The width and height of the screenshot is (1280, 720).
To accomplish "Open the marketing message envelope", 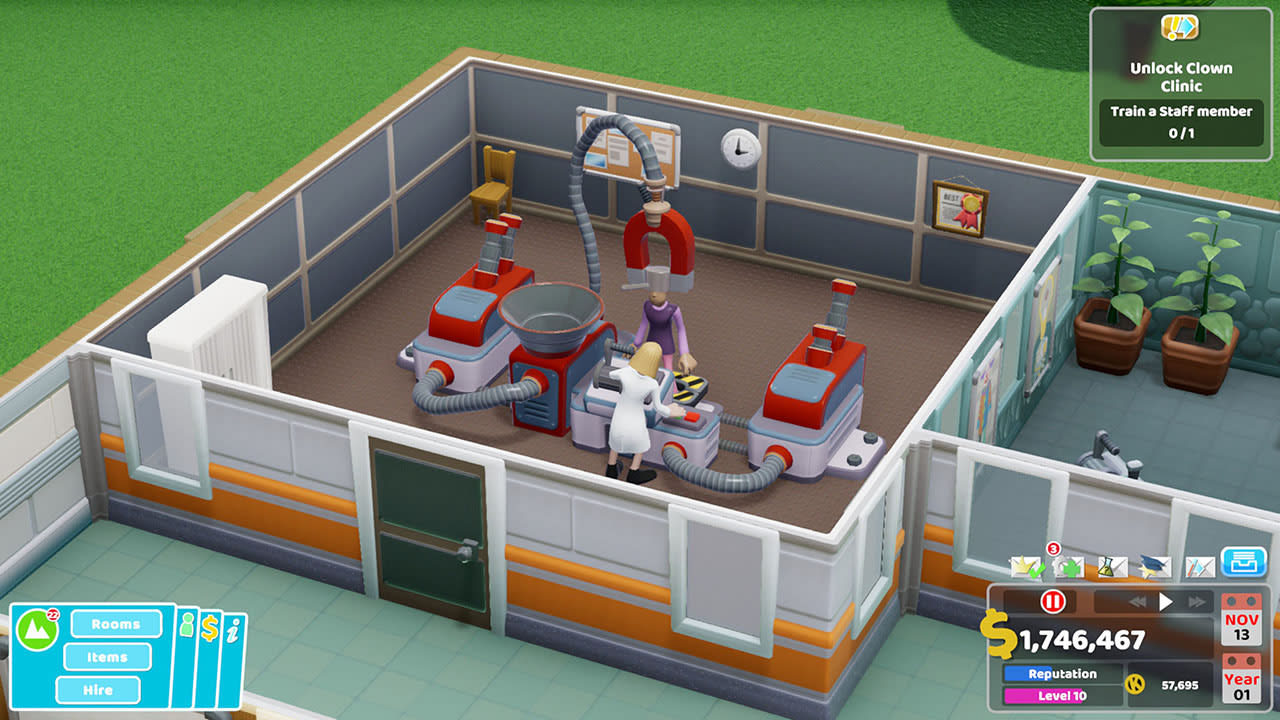I will [1199, 566].
